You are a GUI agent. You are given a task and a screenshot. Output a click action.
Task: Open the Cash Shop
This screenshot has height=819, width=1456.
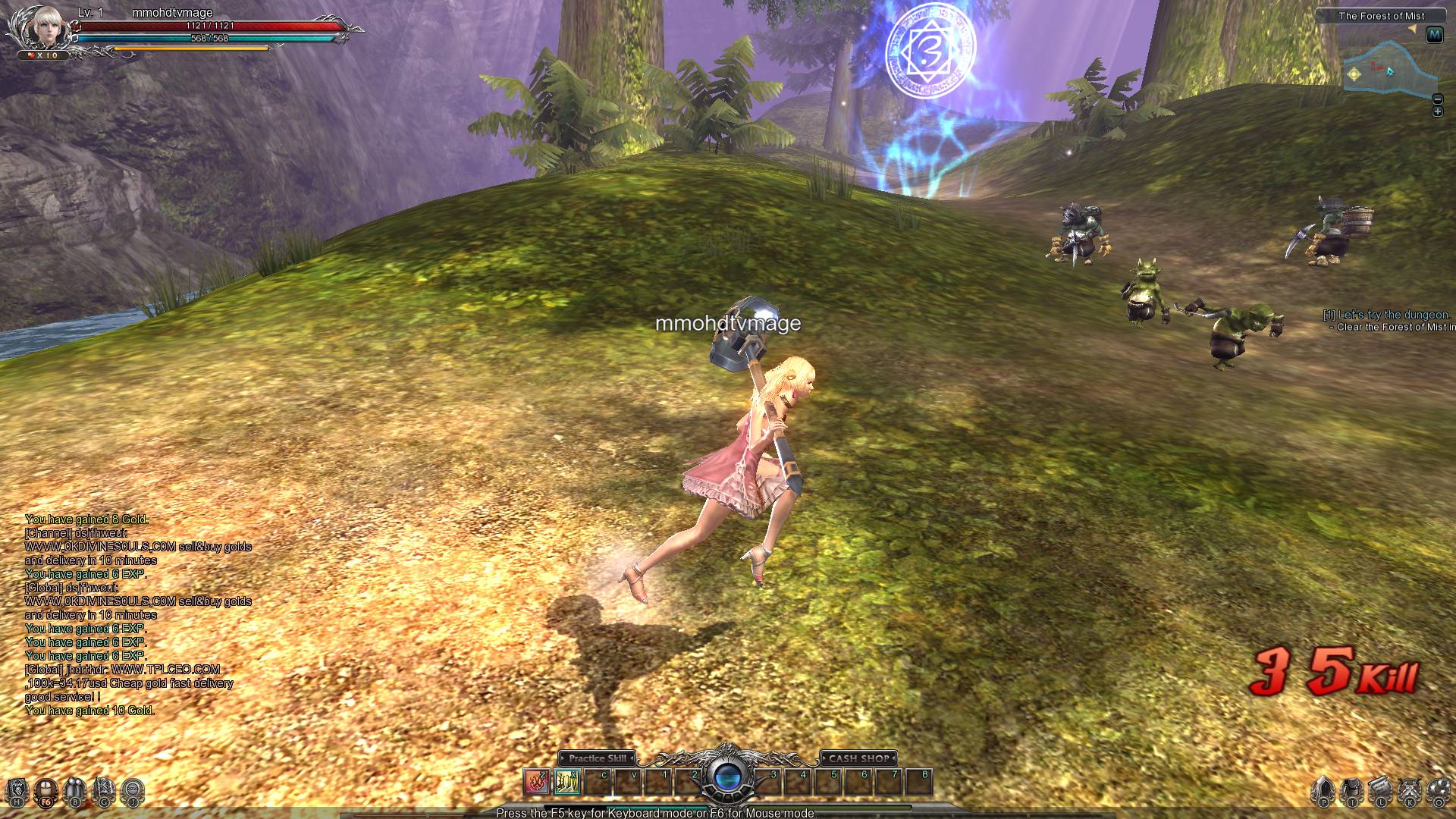858,758
